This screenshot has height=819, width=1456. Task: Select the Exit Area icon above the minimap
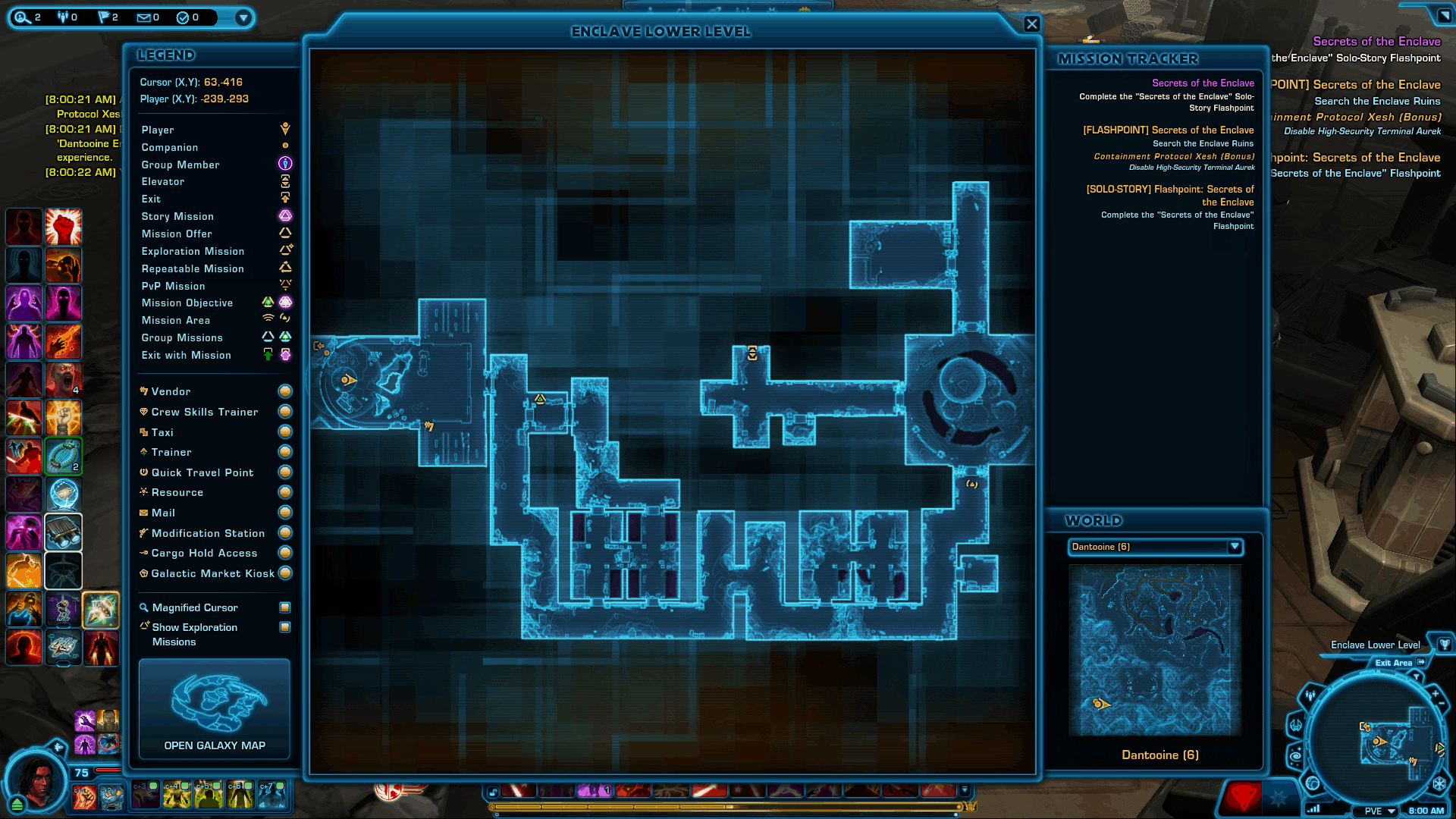pos(1421,663)
